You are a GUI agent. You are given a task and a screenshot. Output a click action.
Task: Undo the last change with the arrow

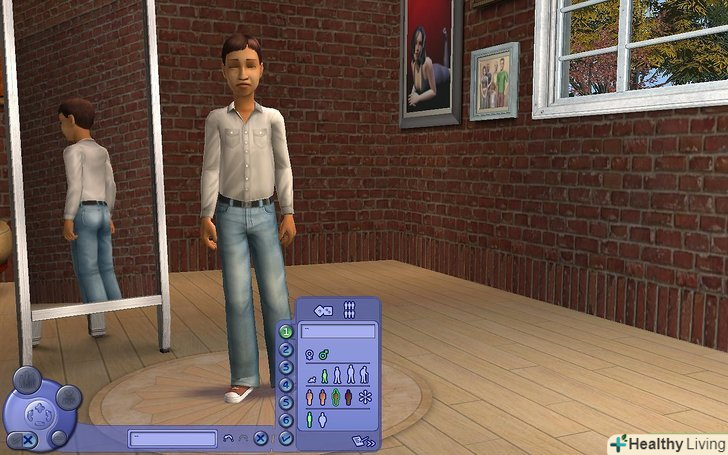228,438
